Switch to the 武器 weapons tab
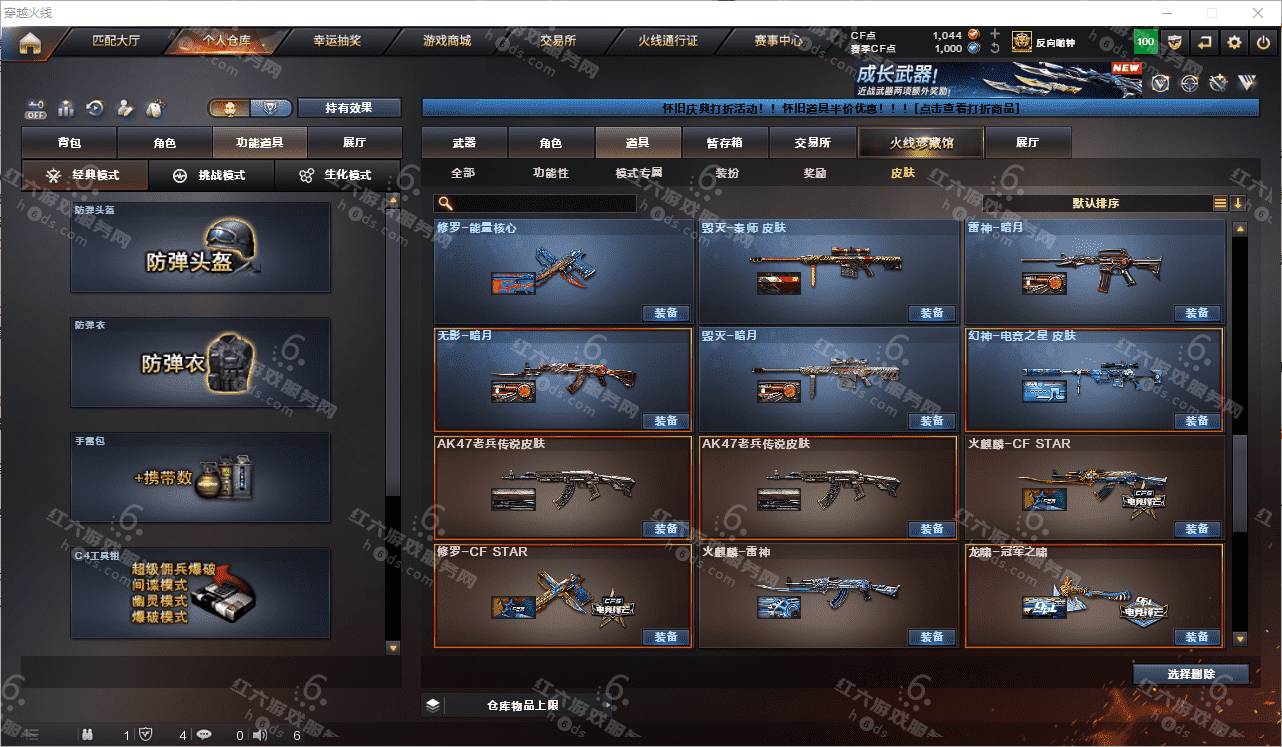The width and height of the screenshot is (1282, 747). 464,143
